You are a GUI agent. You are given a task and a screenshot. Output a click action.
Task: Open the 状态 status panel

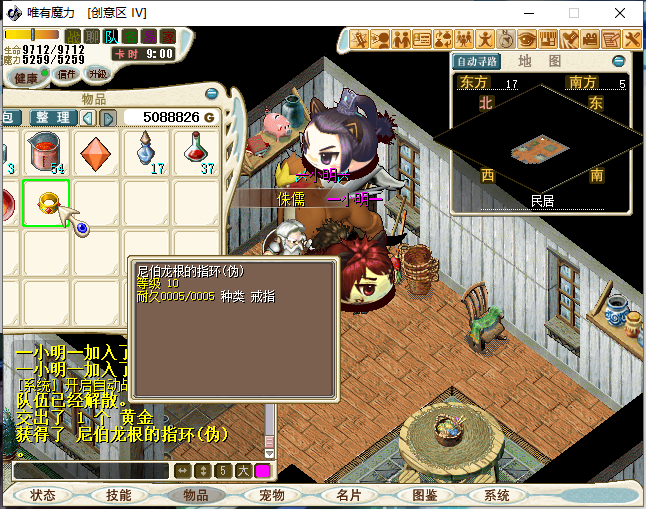tap(43, 495)
